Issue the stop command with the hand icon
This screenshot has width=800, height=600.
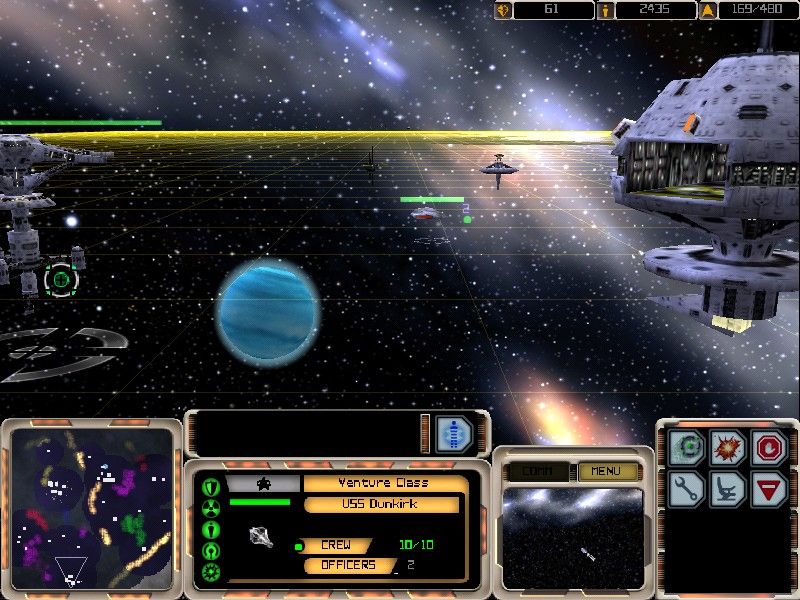pos(768,447)
